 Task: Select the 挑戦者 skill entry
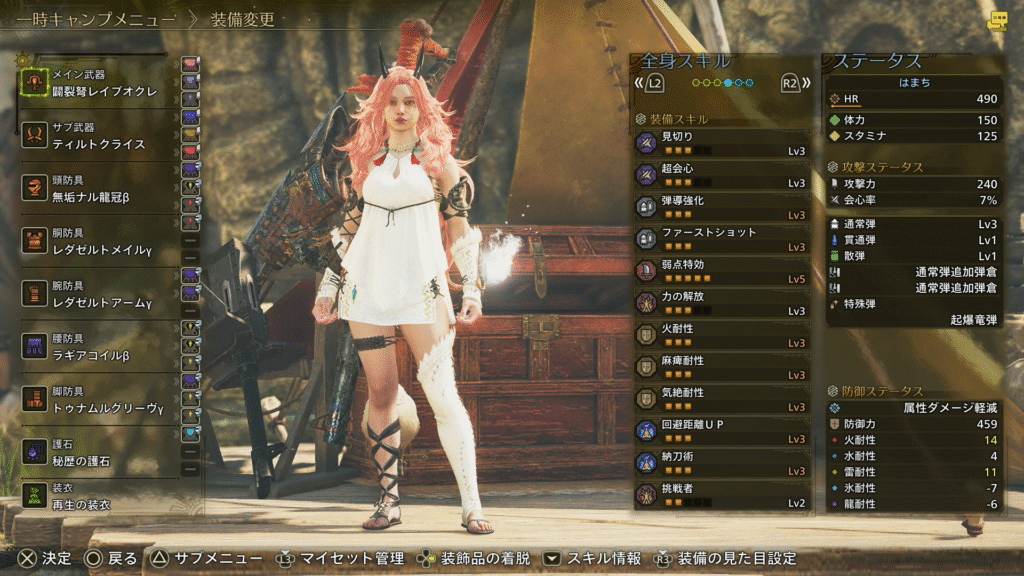pyautogui.click(x=722, y=495)
